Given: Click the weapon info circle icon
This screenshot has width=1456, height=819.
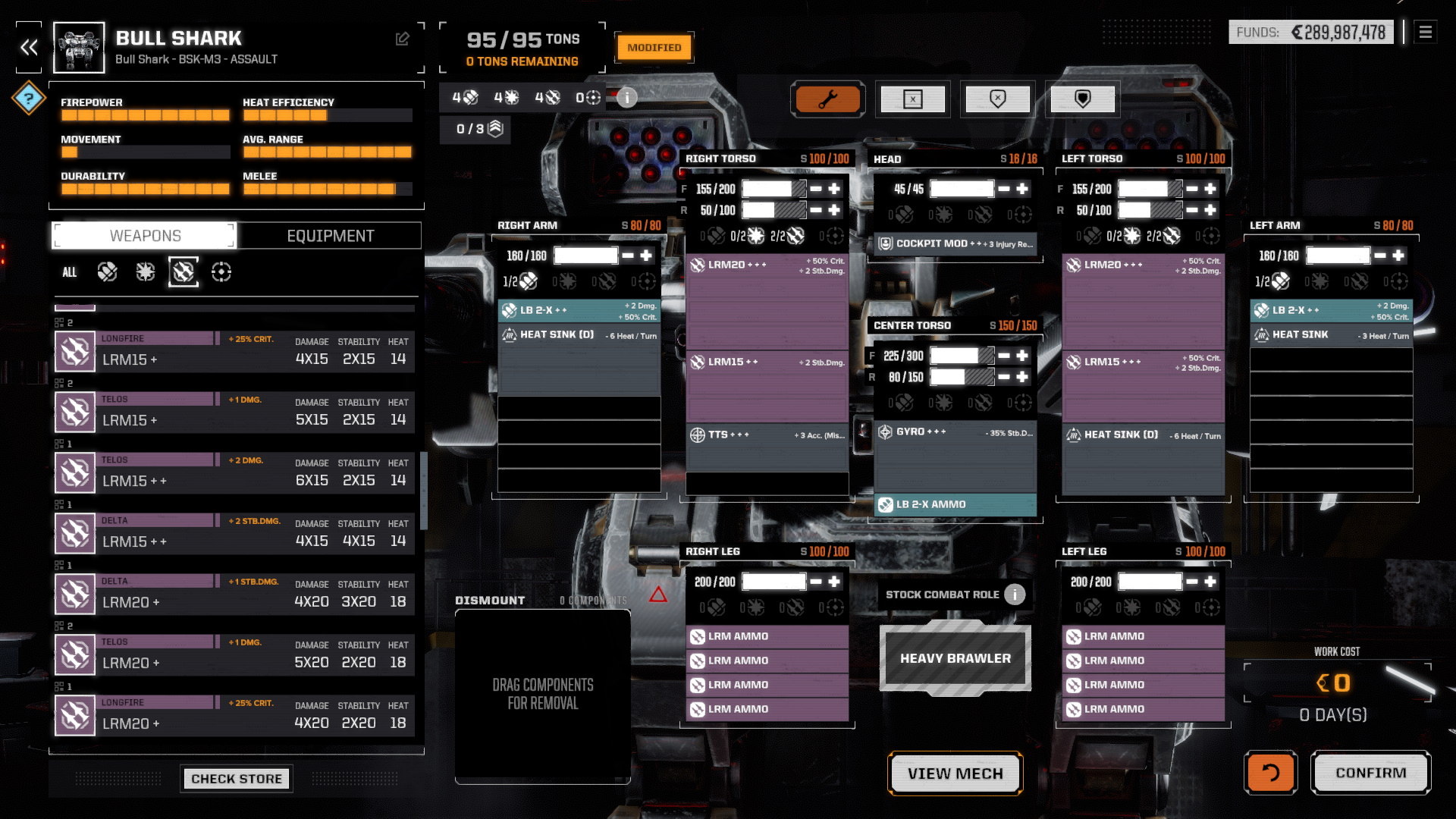Looking at the screenshot, I should [627, 98].
